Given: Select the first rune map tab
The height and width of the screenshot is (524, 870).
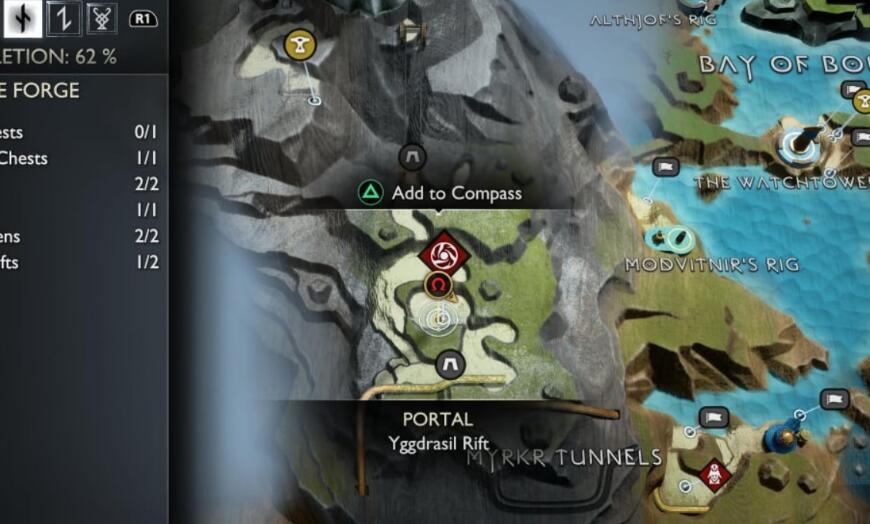Looking at the screenshot, I should 23,18.
